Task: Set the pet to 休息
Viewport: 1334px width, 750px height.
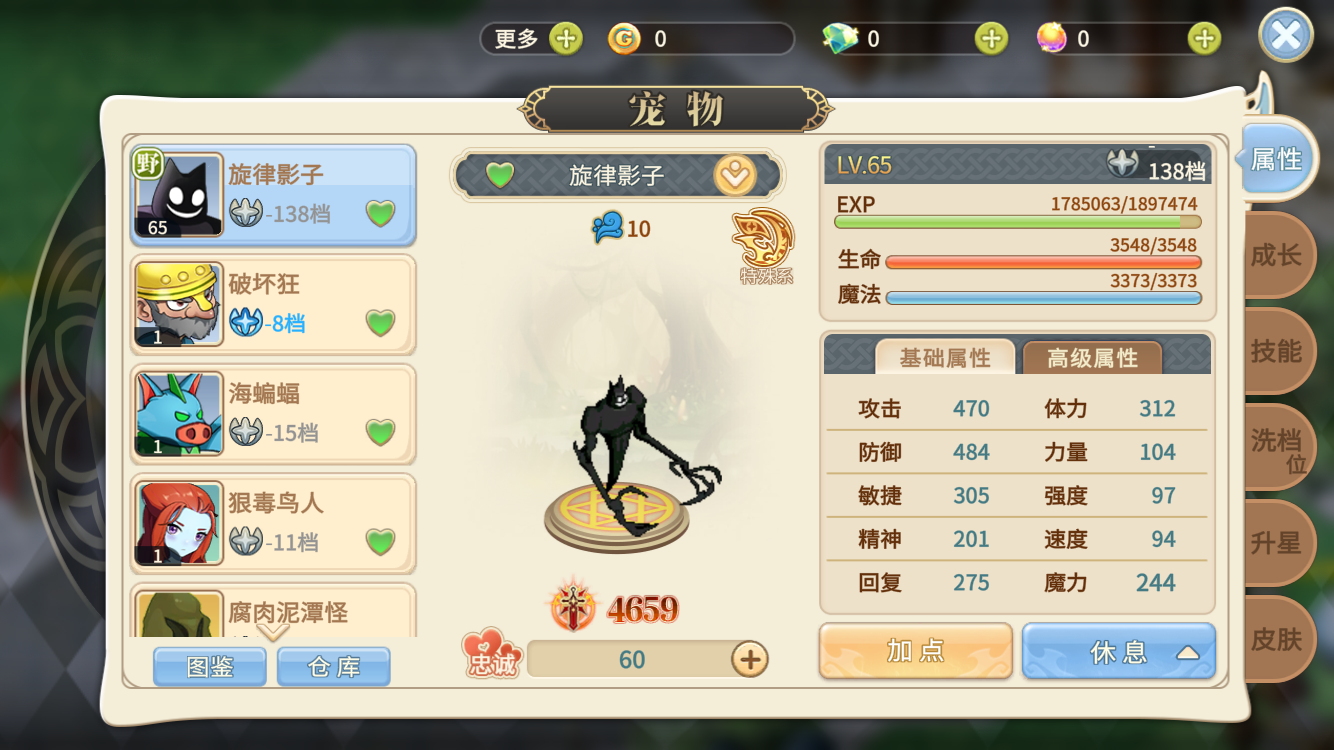Action: point(1118,652)
